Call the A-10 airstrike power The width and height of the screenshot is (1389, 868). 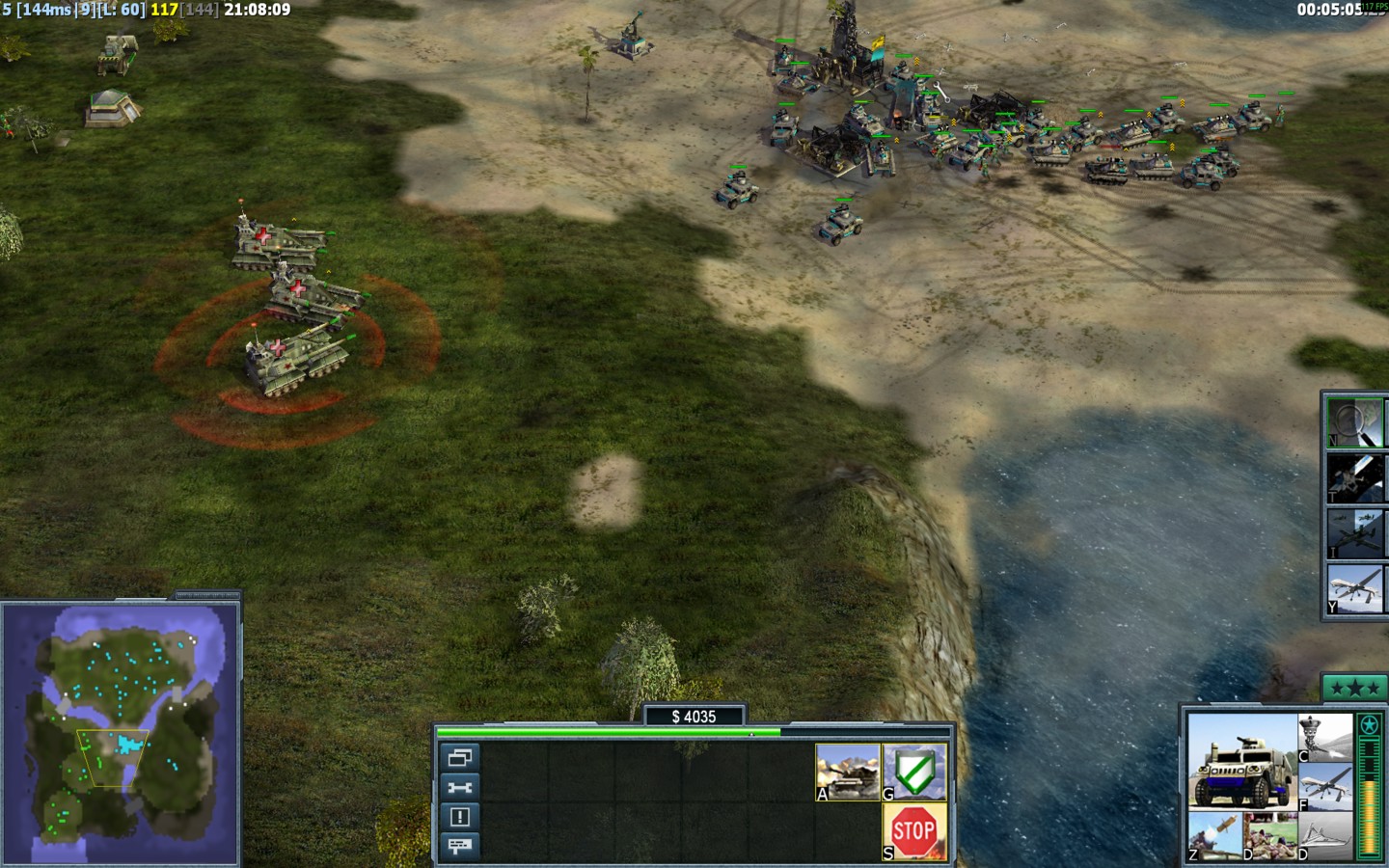(1354, 533)
